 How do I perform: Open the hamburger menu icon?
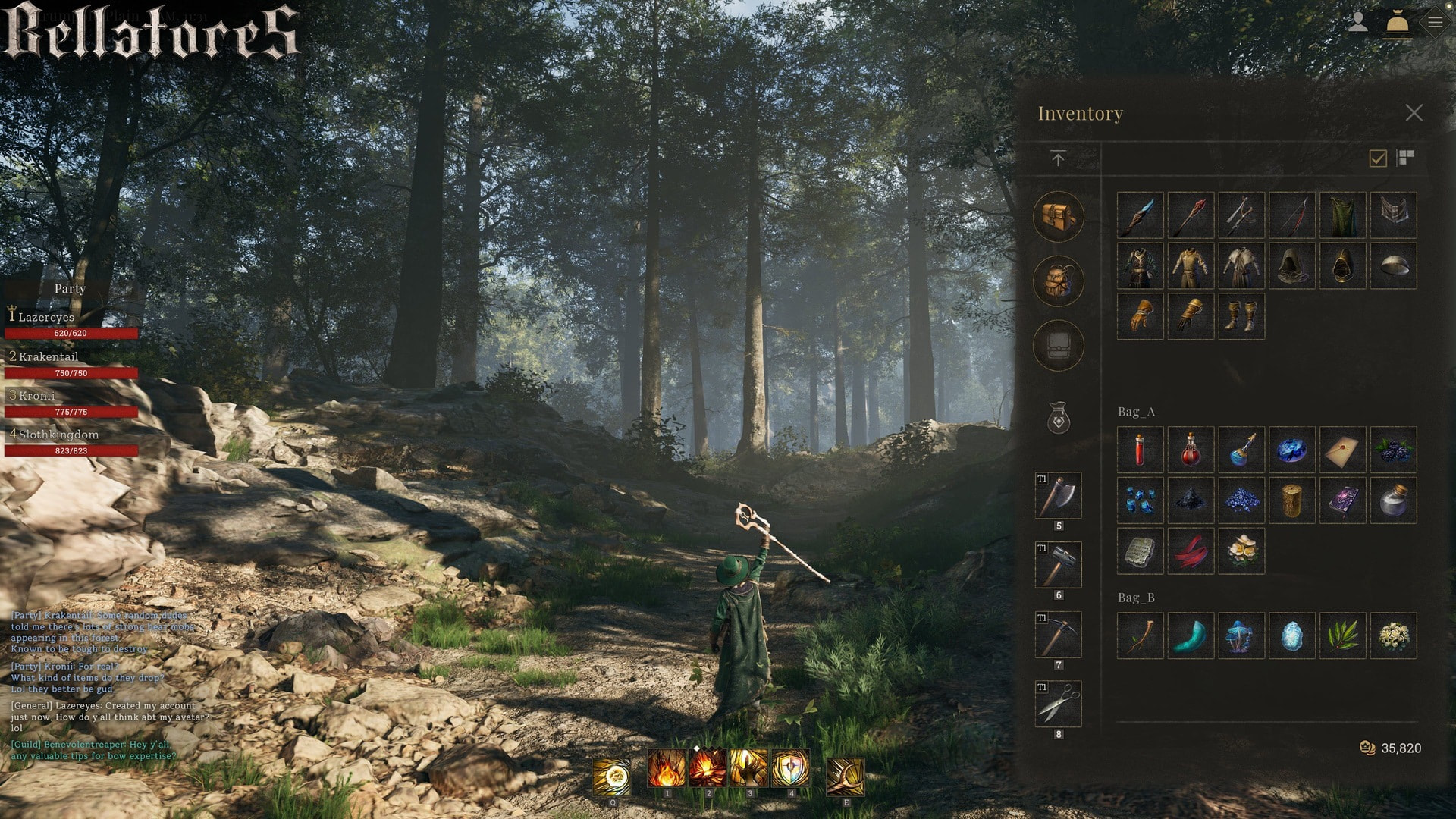1435,23
